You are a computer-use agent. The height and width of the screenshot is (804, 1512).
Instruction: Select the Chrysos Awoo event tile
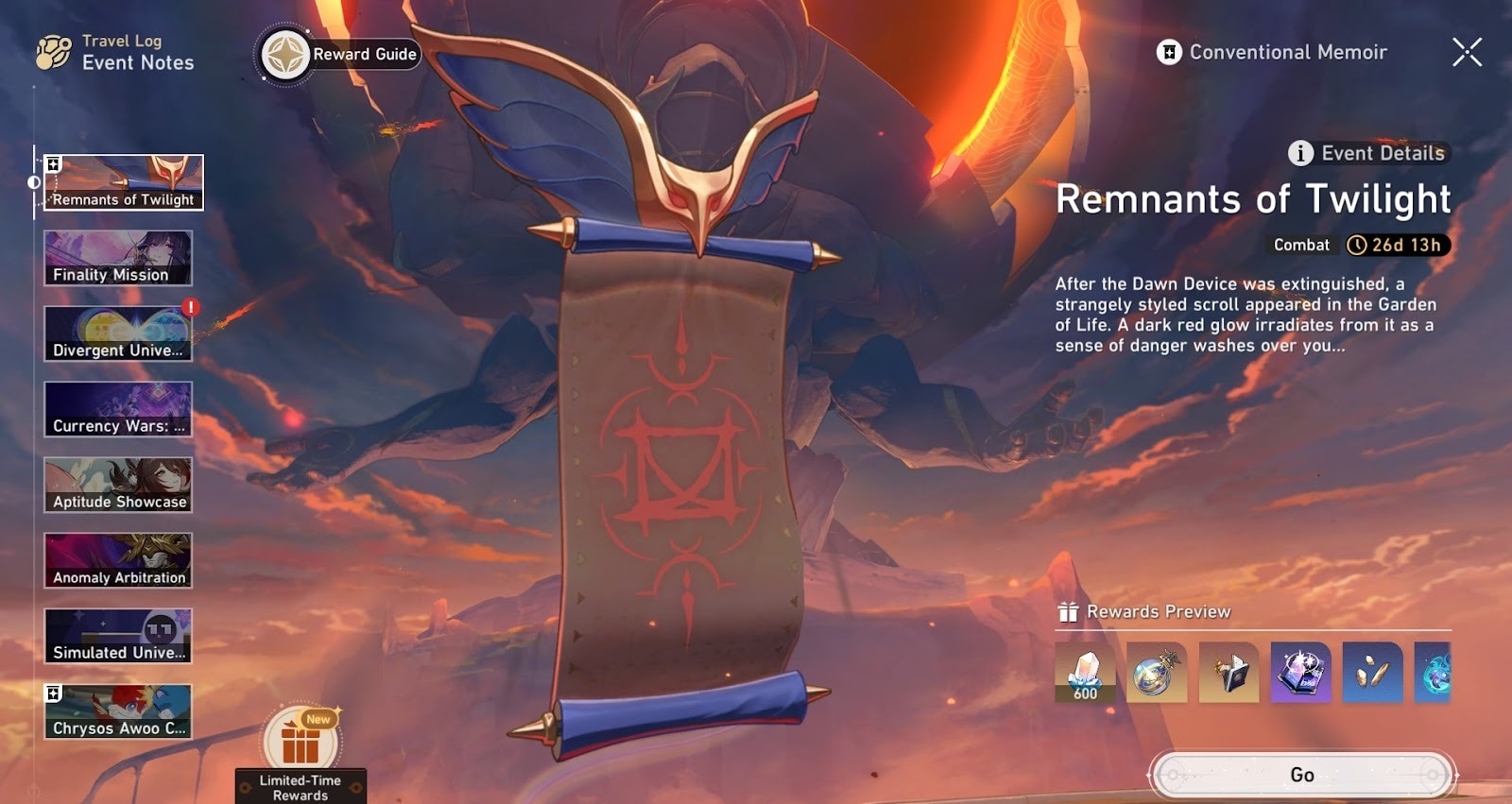(x=118, y=711)
